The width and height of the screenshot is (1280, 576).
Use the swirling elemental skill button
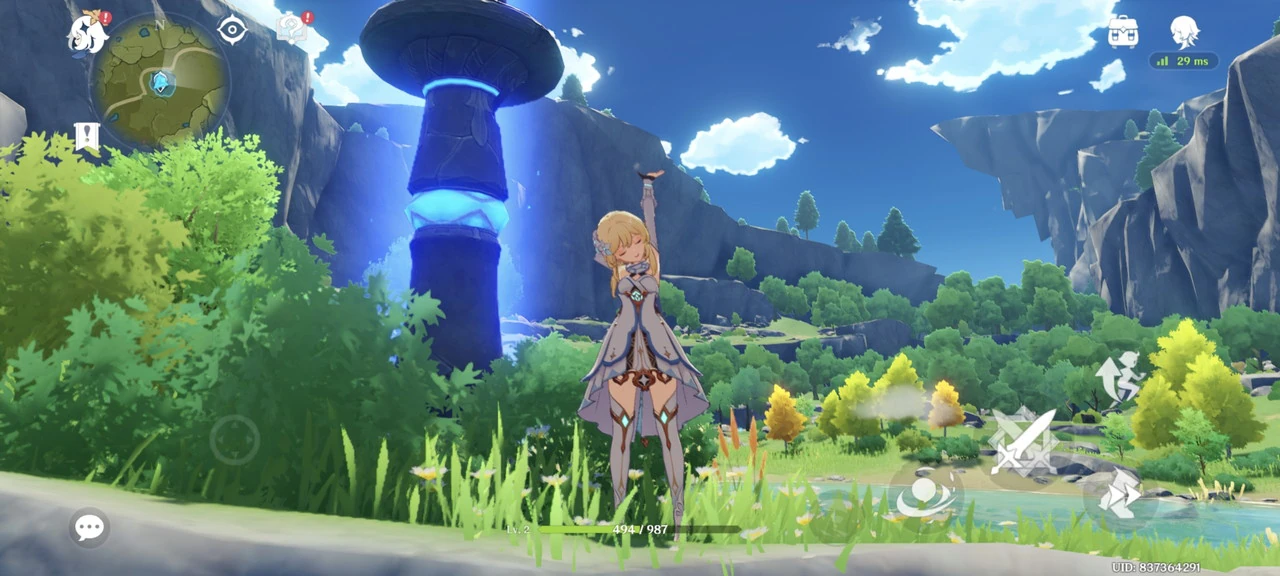coord(924,495)
